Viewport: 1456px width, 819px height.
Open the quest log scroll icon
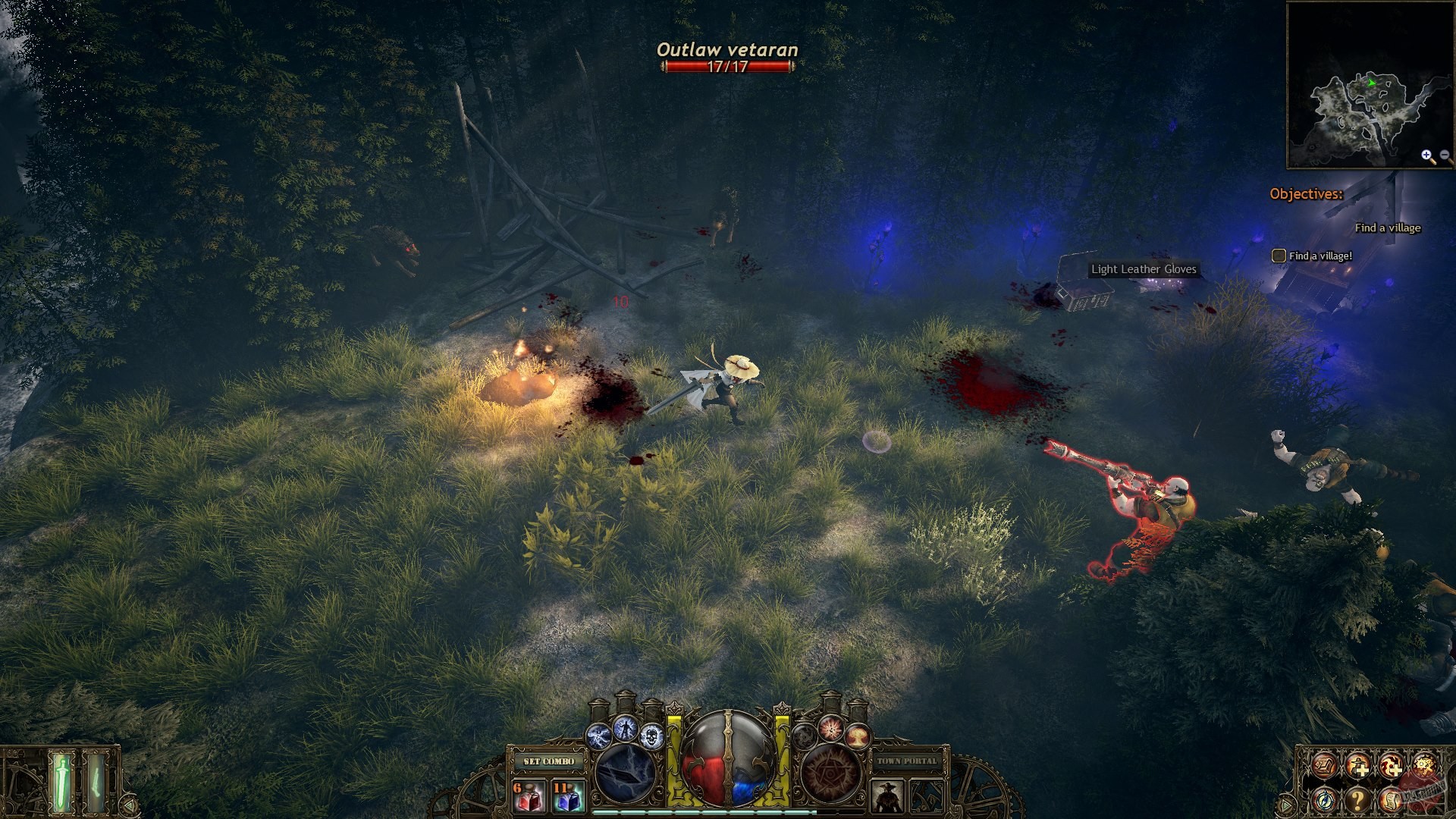coord(1392,801)
